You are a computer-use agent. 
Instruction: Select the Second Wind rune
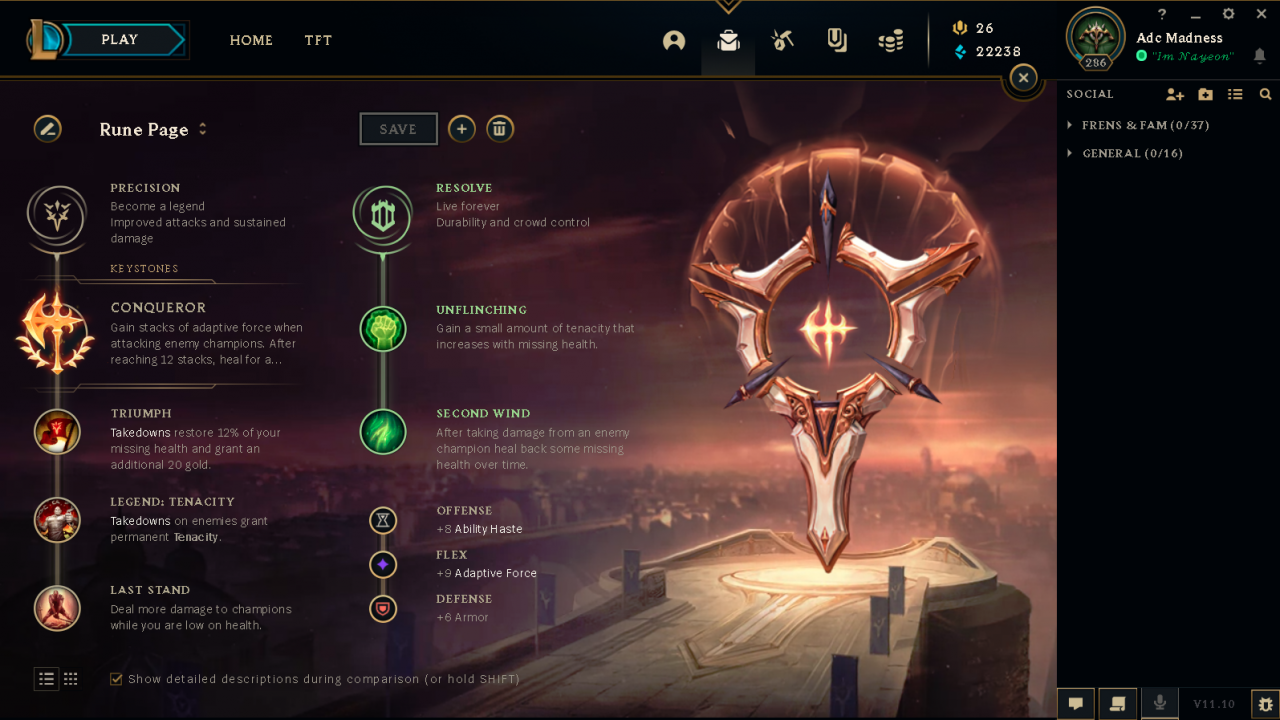(383, 432)
